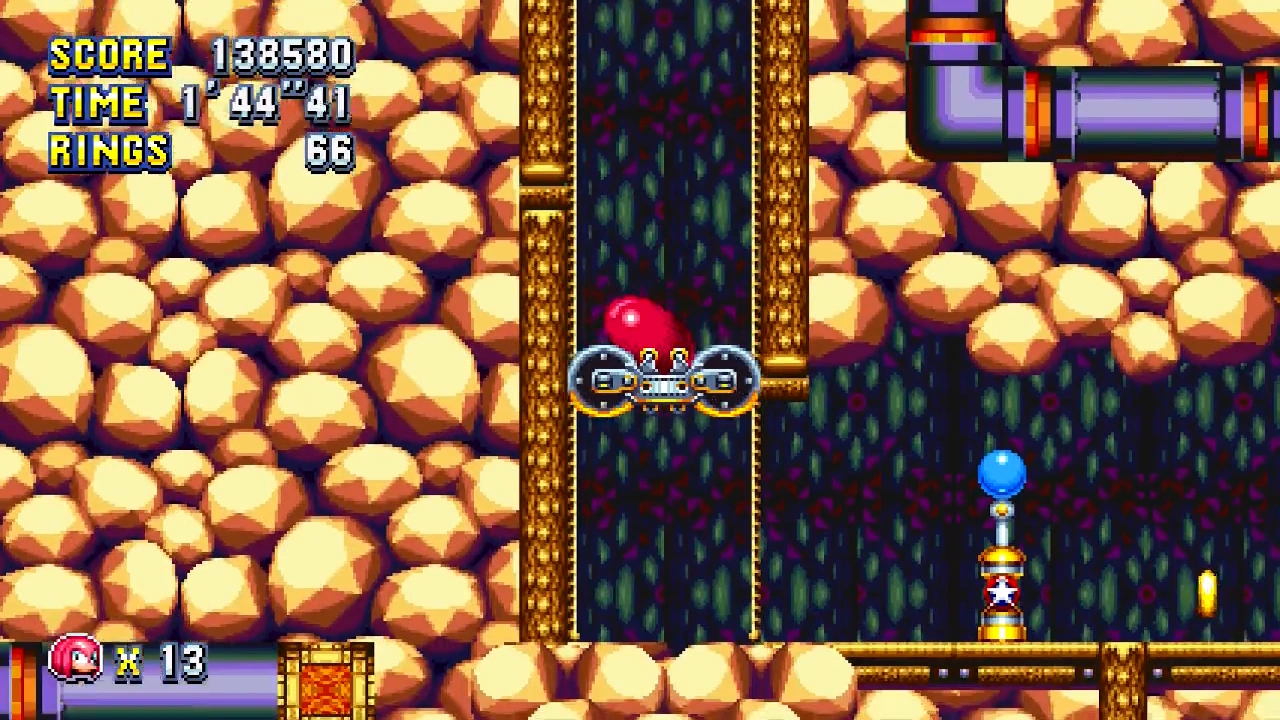Click the SCORE label text
The height and width of the screenshot is (720, 1280).
pos(110,55)
